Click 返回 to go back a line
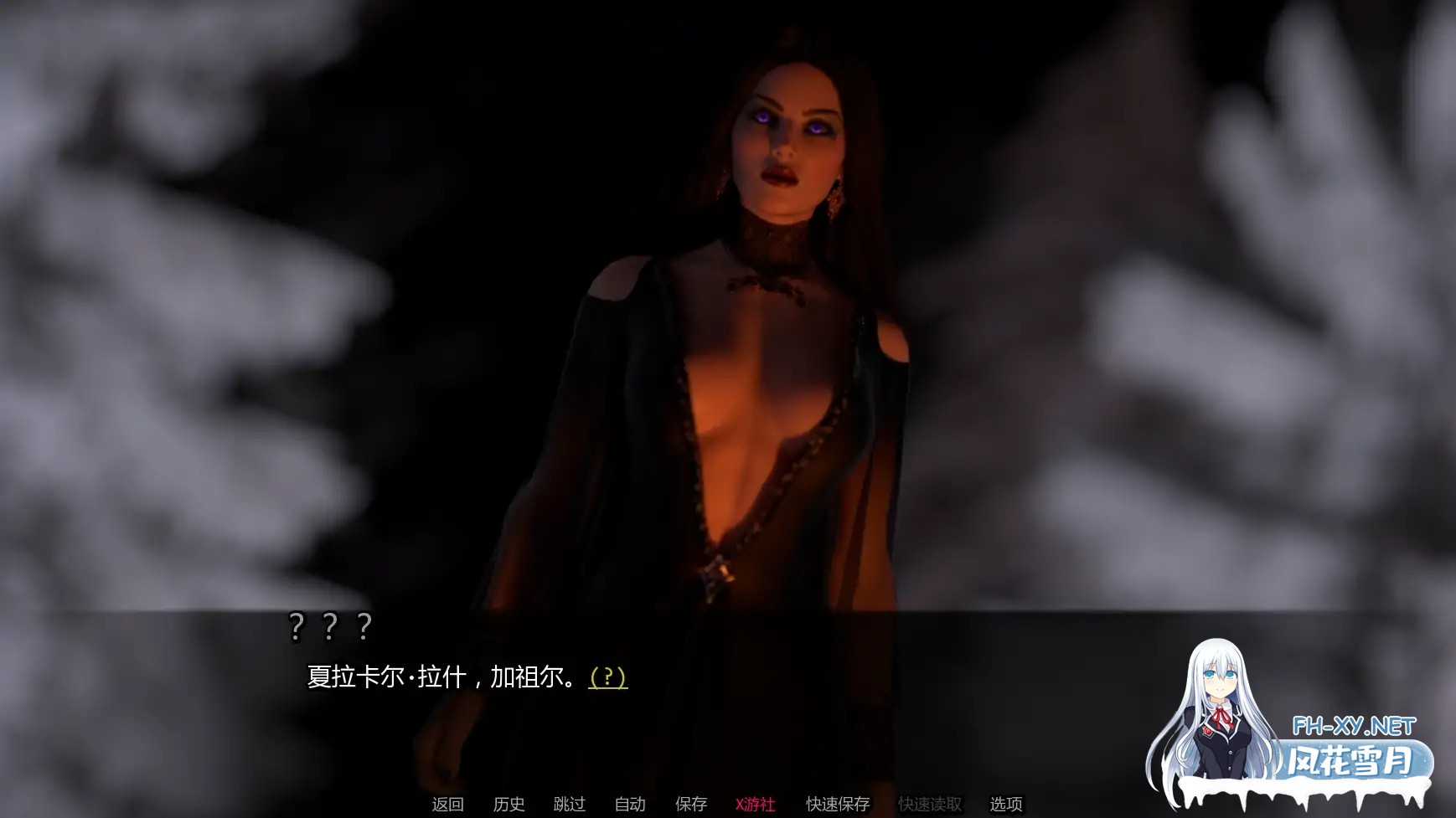Screen dimensions: 1456x818 446,804
